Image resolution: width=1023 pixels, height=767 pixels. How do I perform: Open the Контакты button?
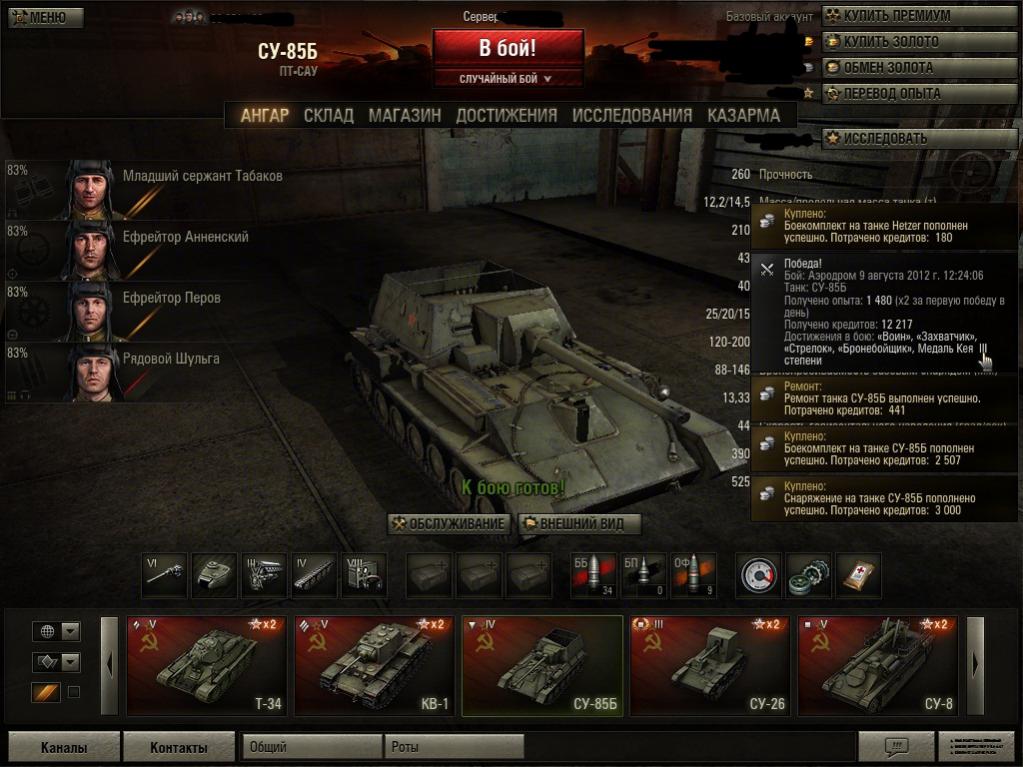(x=179, y=747)
